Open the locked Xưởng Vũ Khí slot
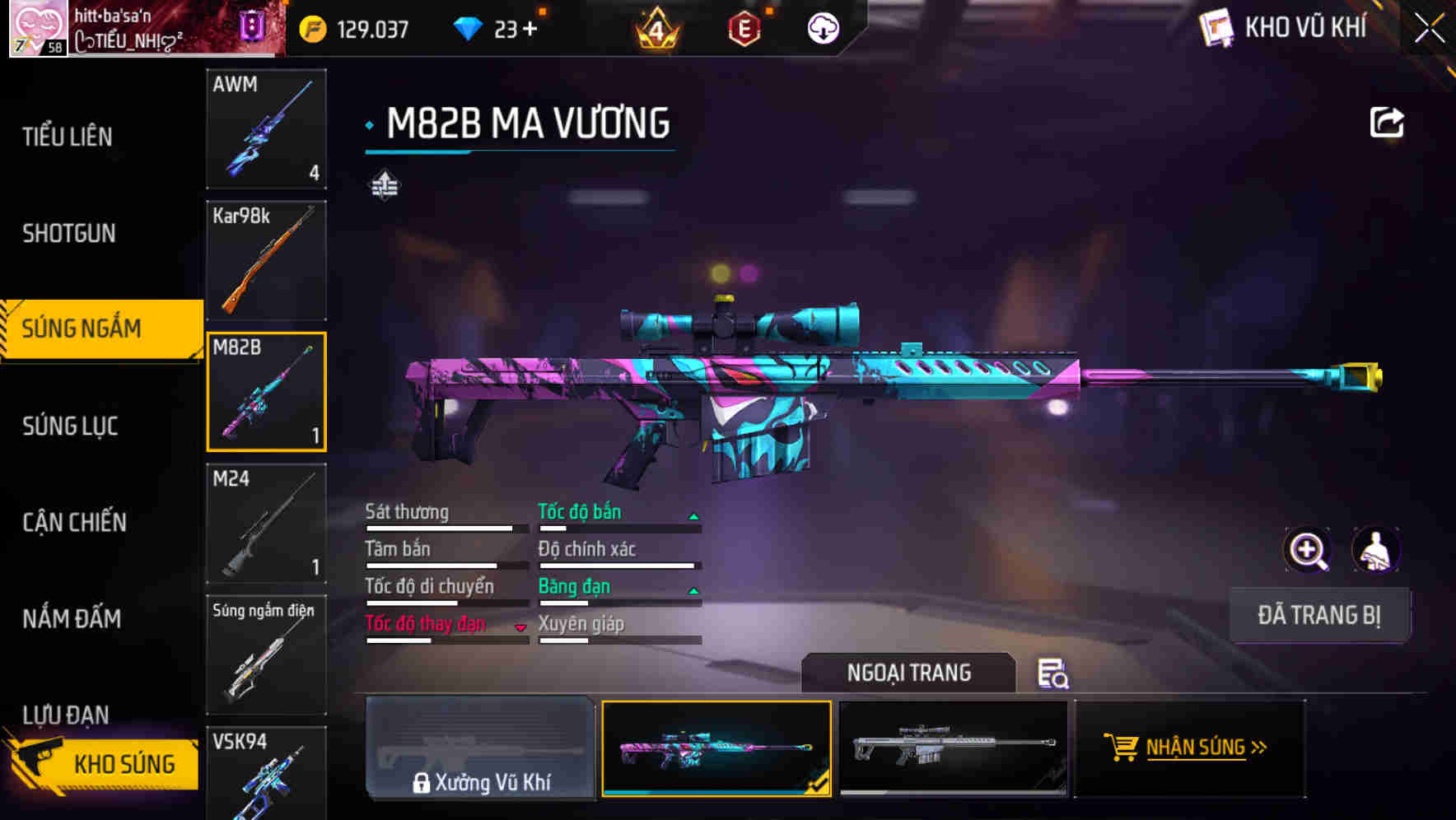Screen dimensions: 1456x820 click(x=481, y=749)
